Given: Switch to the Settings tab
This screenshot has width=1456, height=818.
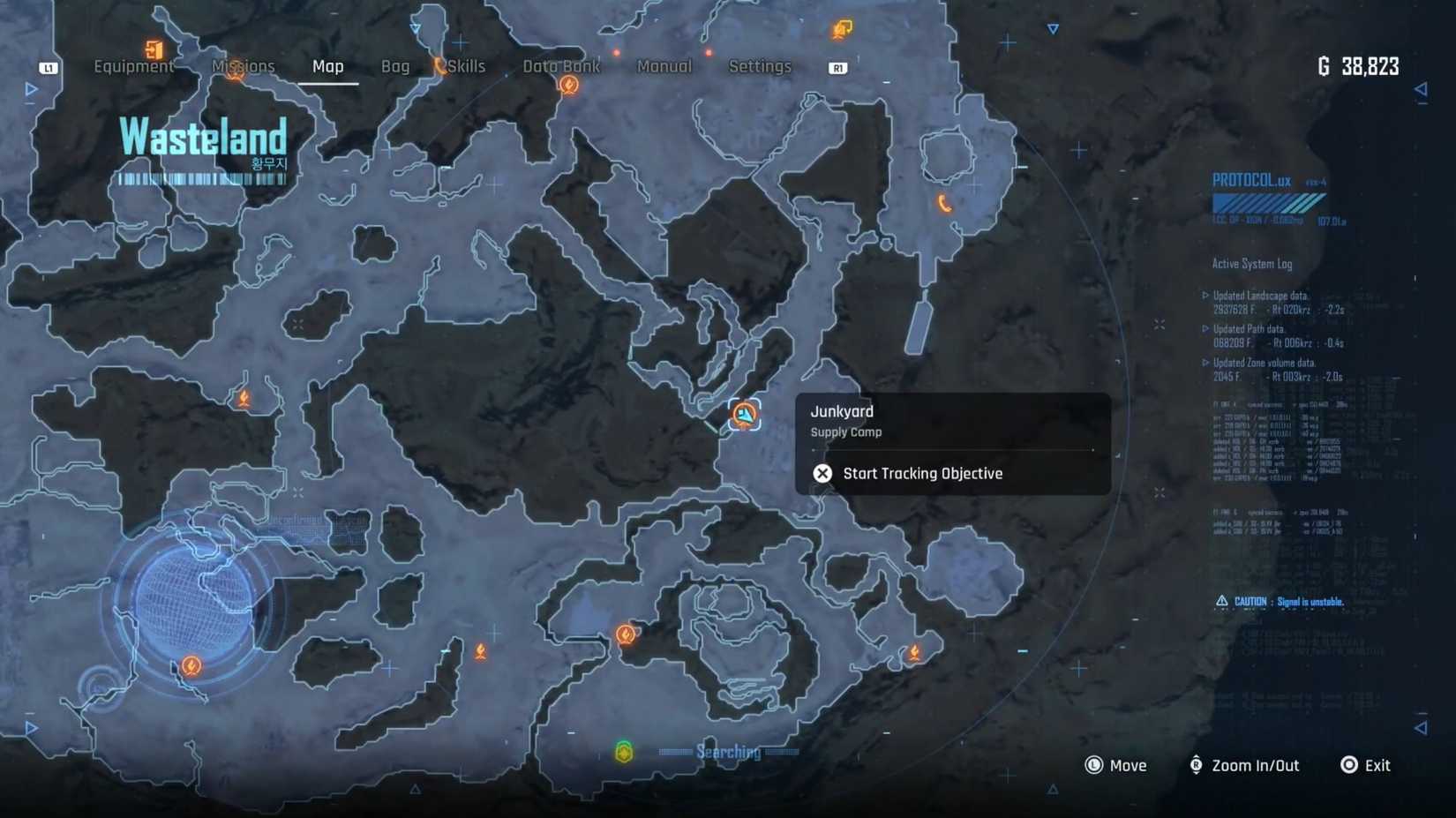Looking at the screenshot, I should [x=760, y=66].
